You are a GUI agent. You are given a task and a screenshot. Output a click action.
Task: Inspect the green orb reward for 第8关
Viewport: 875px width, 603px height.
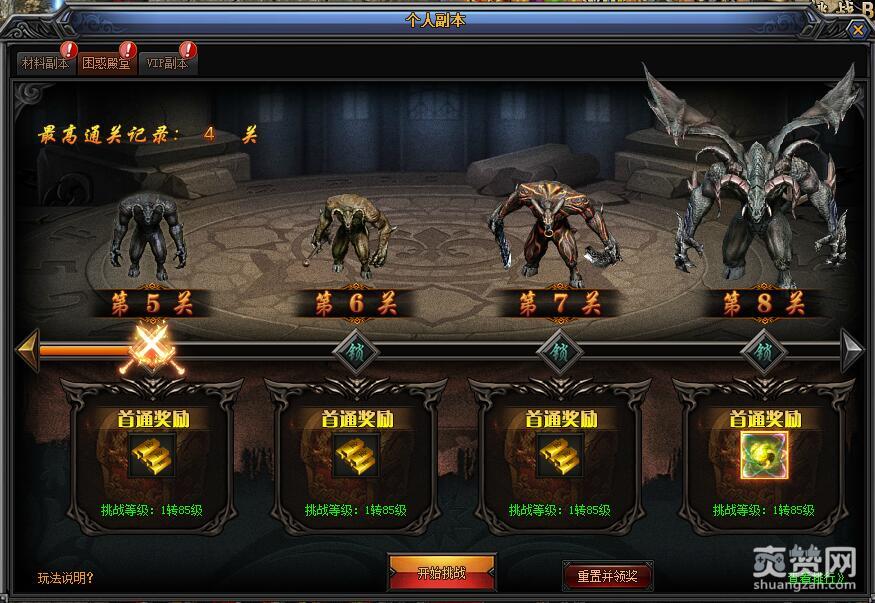(x=764, y=455)
